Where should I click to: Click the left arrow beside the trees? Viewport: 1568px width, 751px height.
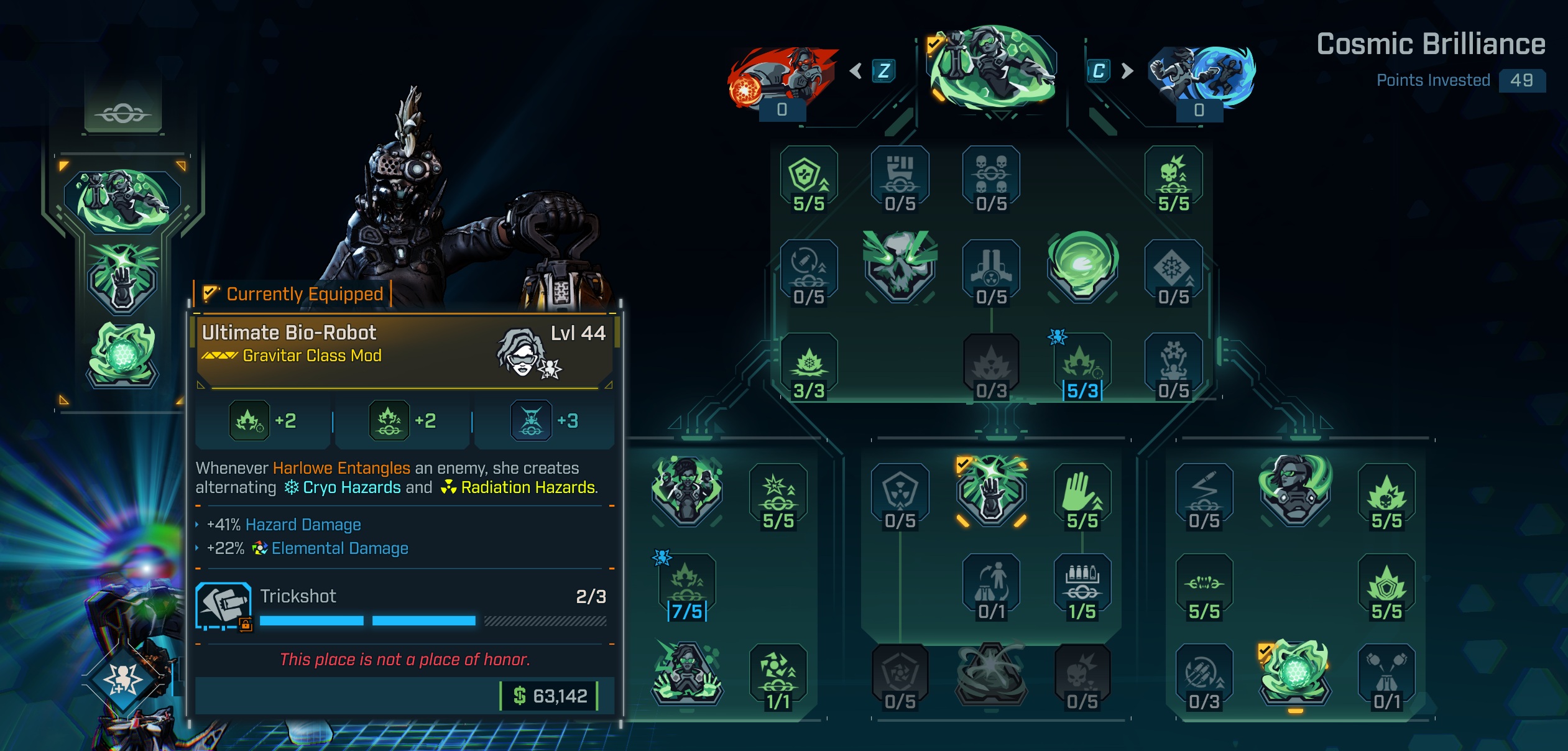coord(856,71)
